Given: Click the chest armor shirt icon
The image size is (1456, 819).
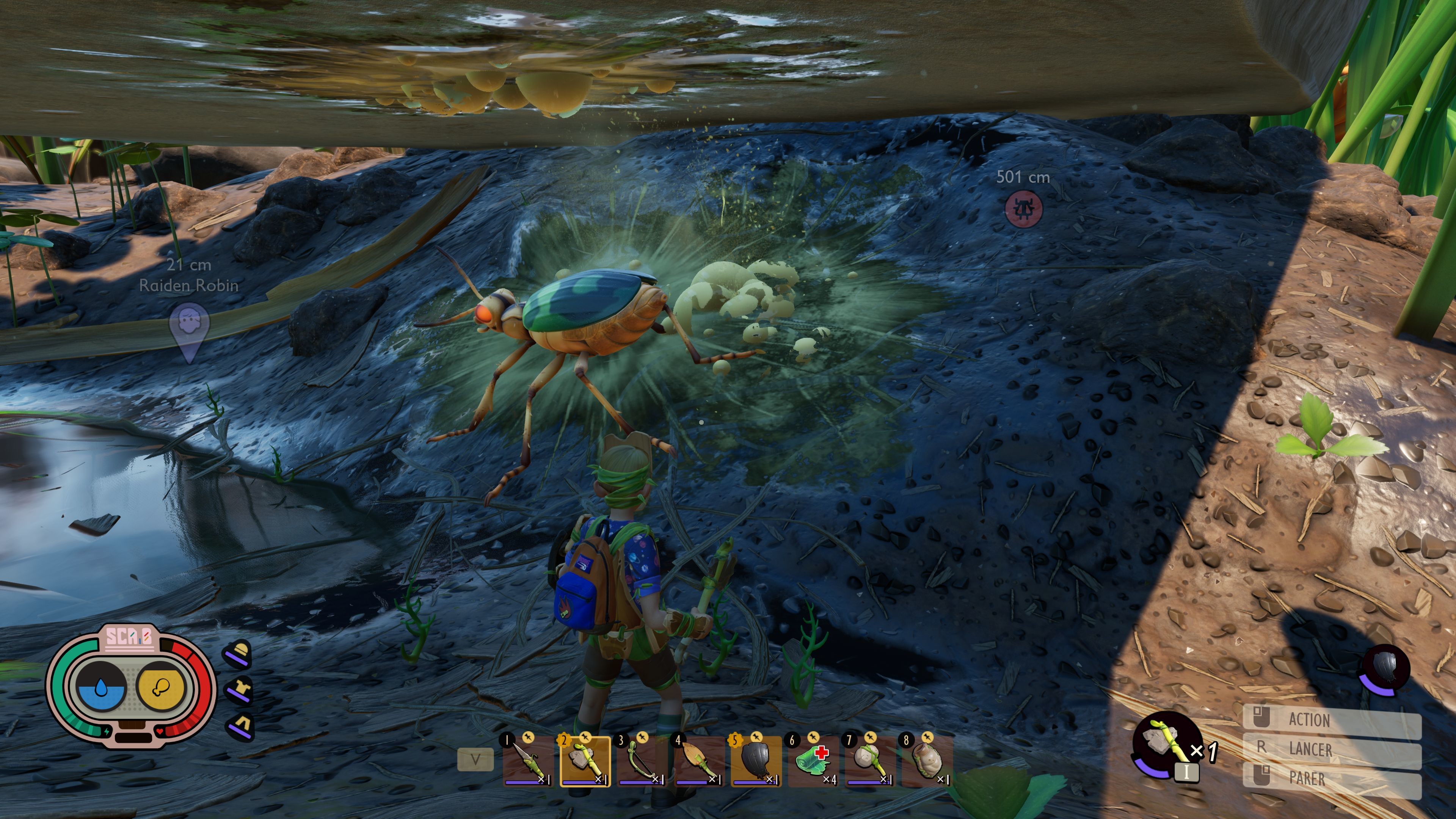Looking at the screenshot, I should pyautogui.click(x=240, y=690).
